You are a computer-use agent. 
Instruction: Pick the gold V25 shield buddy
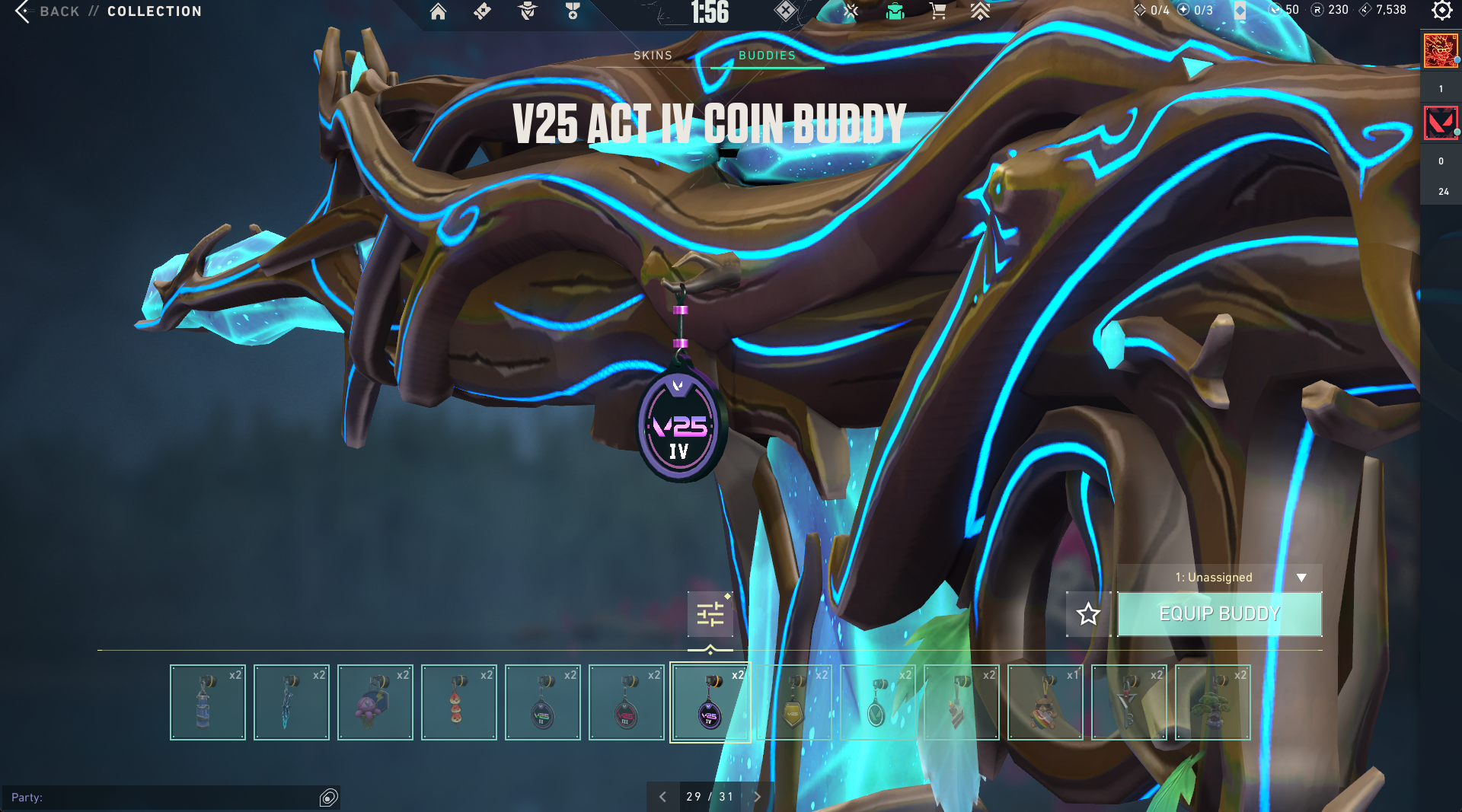click(793, 702)
